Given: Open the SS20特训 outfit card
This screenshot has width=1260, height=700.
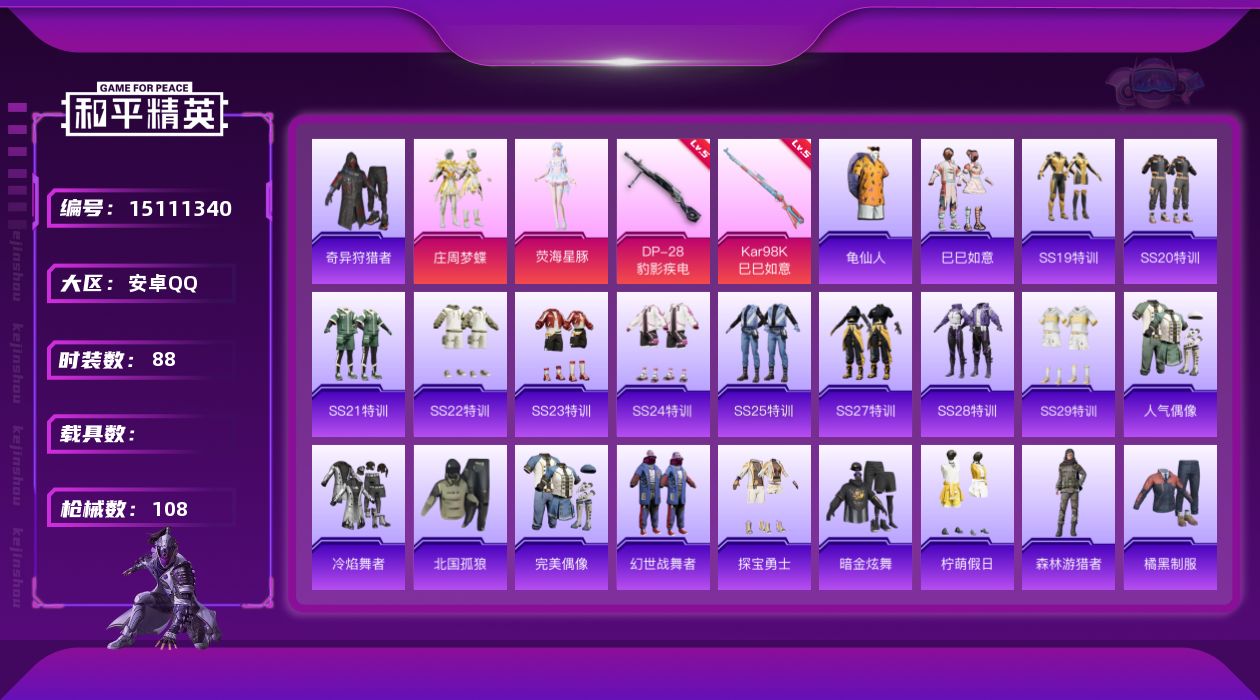Looking at the screenshot, I should coord(1170,211).
